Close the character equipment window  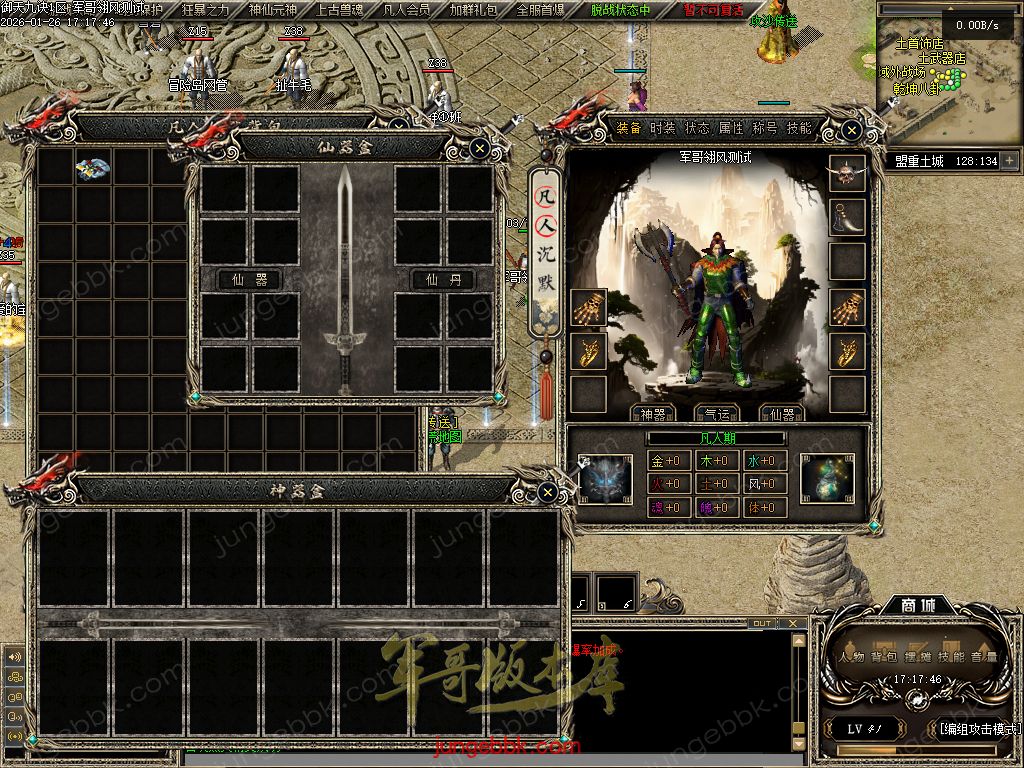[x=851, y=130]
